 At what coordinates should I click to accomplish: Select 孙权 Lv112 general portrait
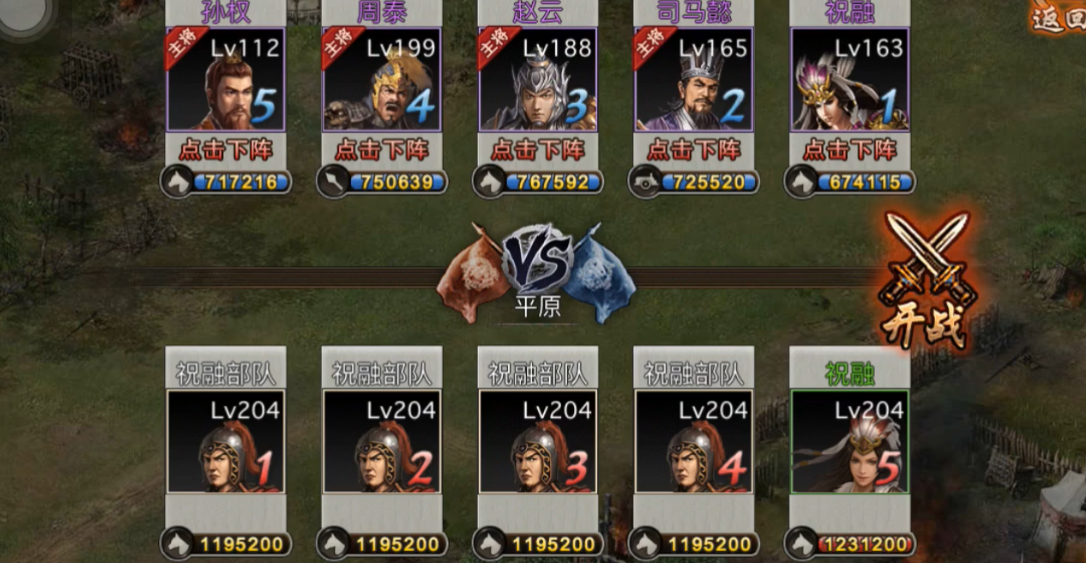pyautogui.click(x=226, y=80)
